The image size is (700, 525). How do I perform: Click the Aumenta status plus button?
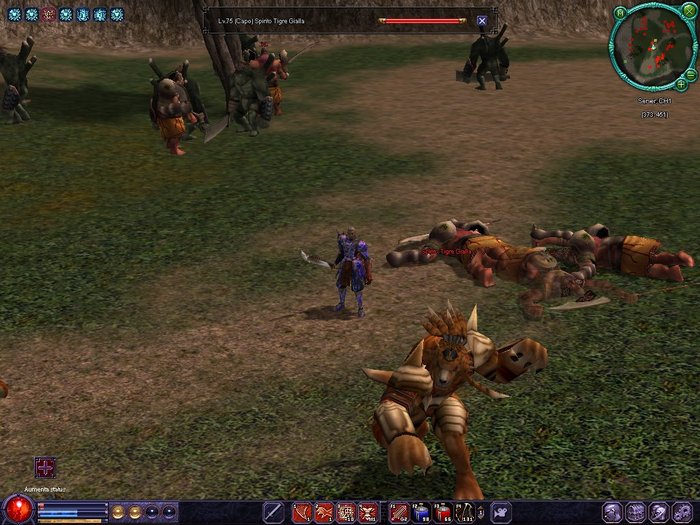tap(45, 467)
